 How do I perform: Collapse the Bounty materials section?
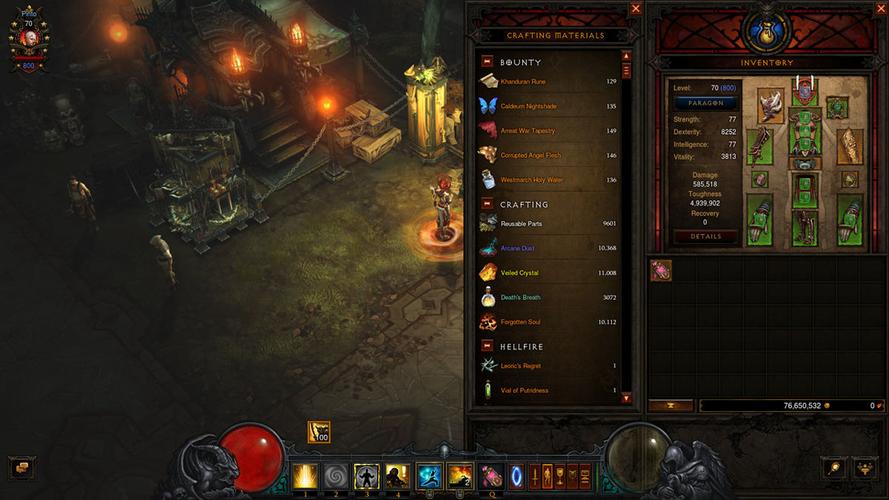pyautogui.click(x=487, y=61)
